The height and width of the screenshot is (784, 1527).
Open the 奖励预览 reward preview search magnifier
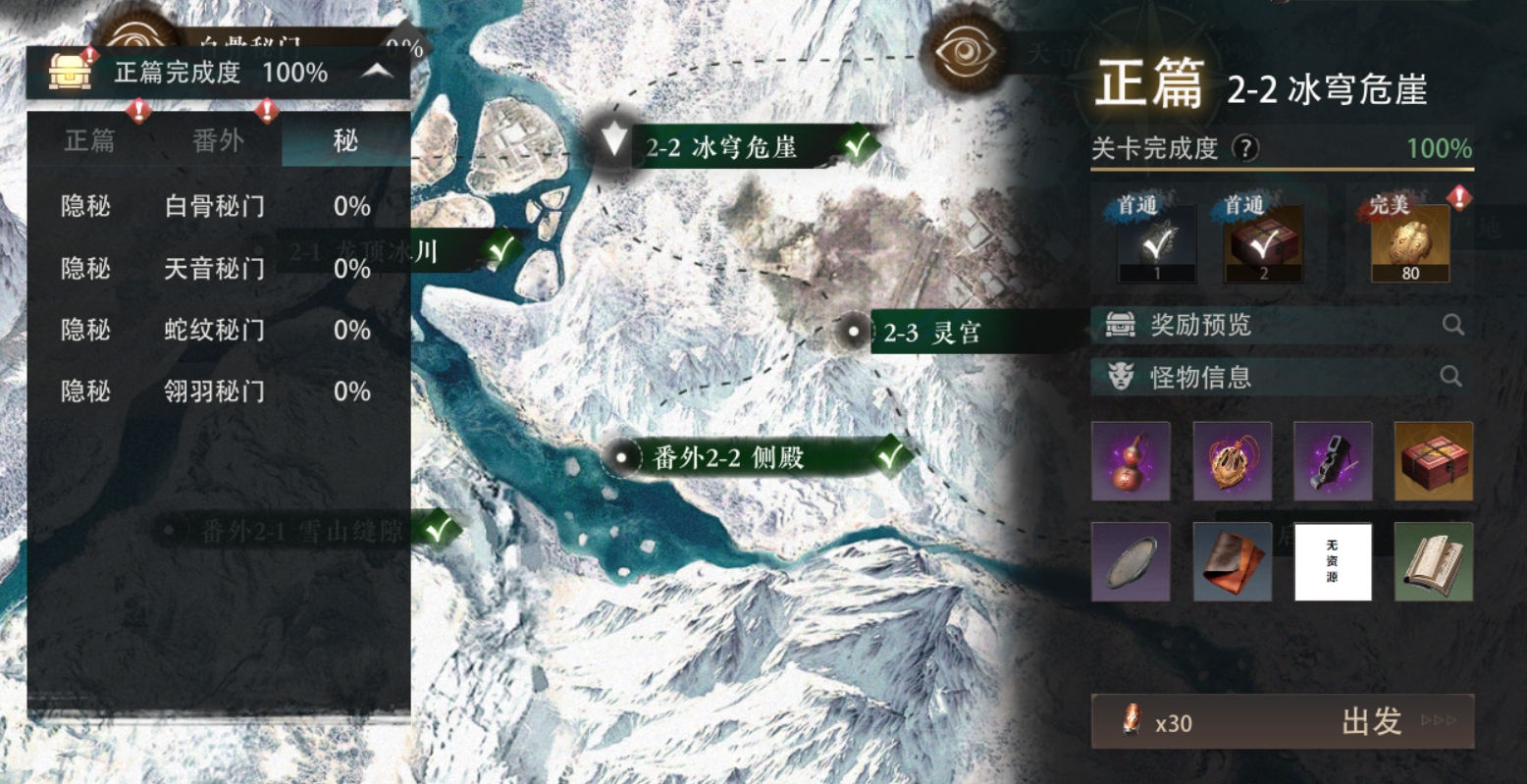(x=1450, y=325)
